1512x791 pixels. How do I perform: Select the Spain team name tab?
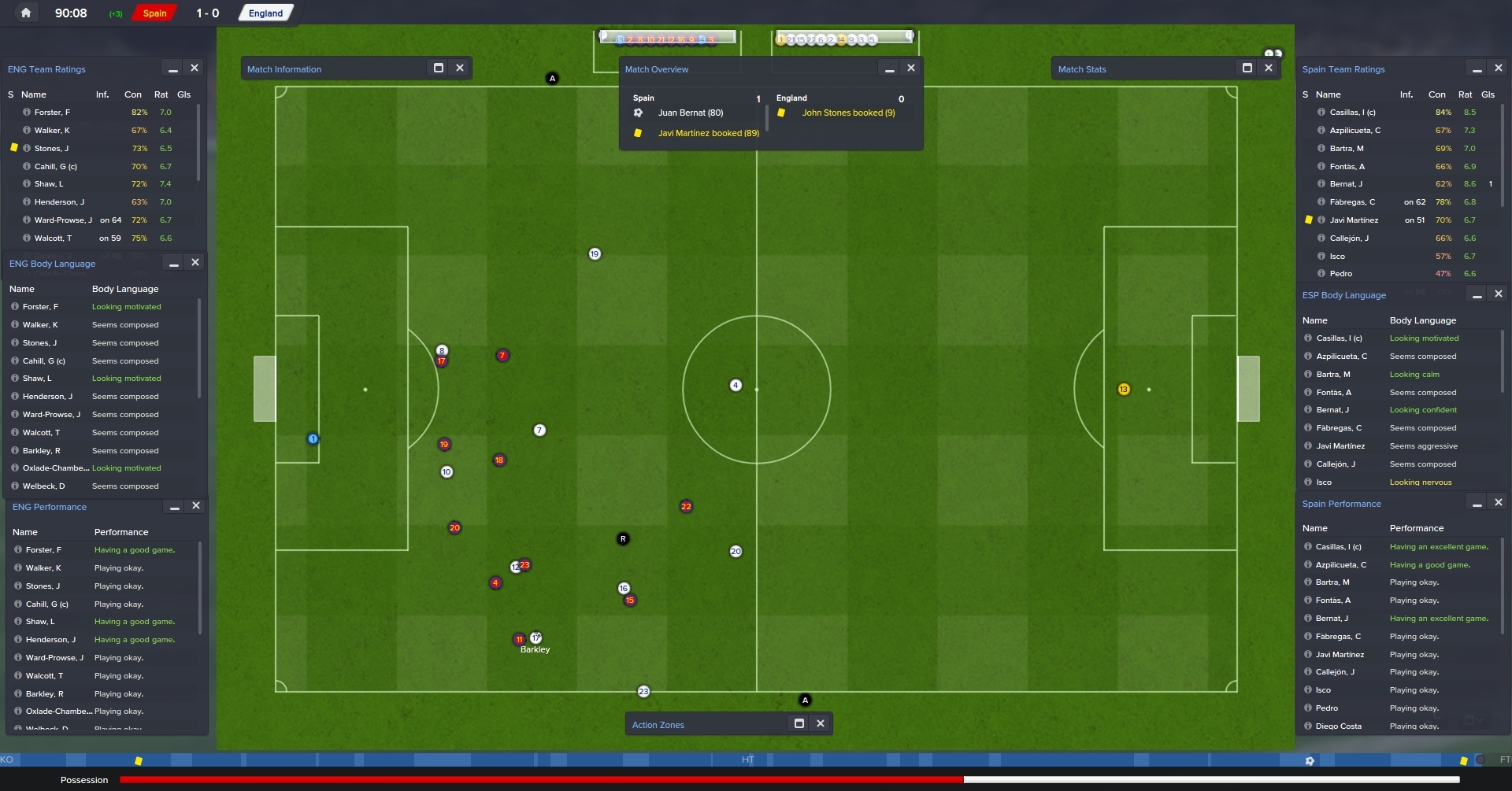(154, 13)
